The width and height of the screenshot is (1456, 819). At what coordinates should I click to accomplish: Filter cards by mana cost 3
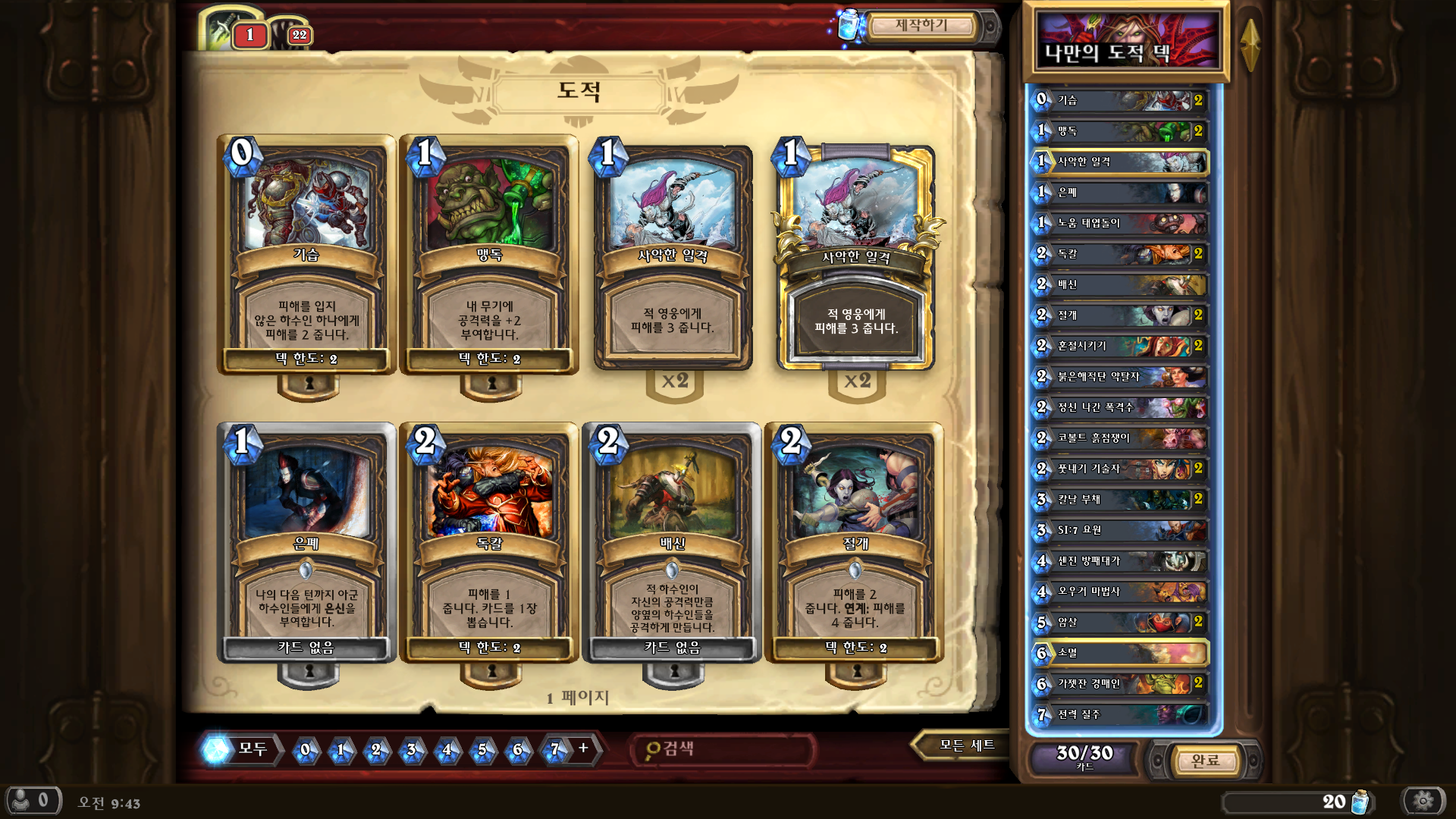pos(412,750)
